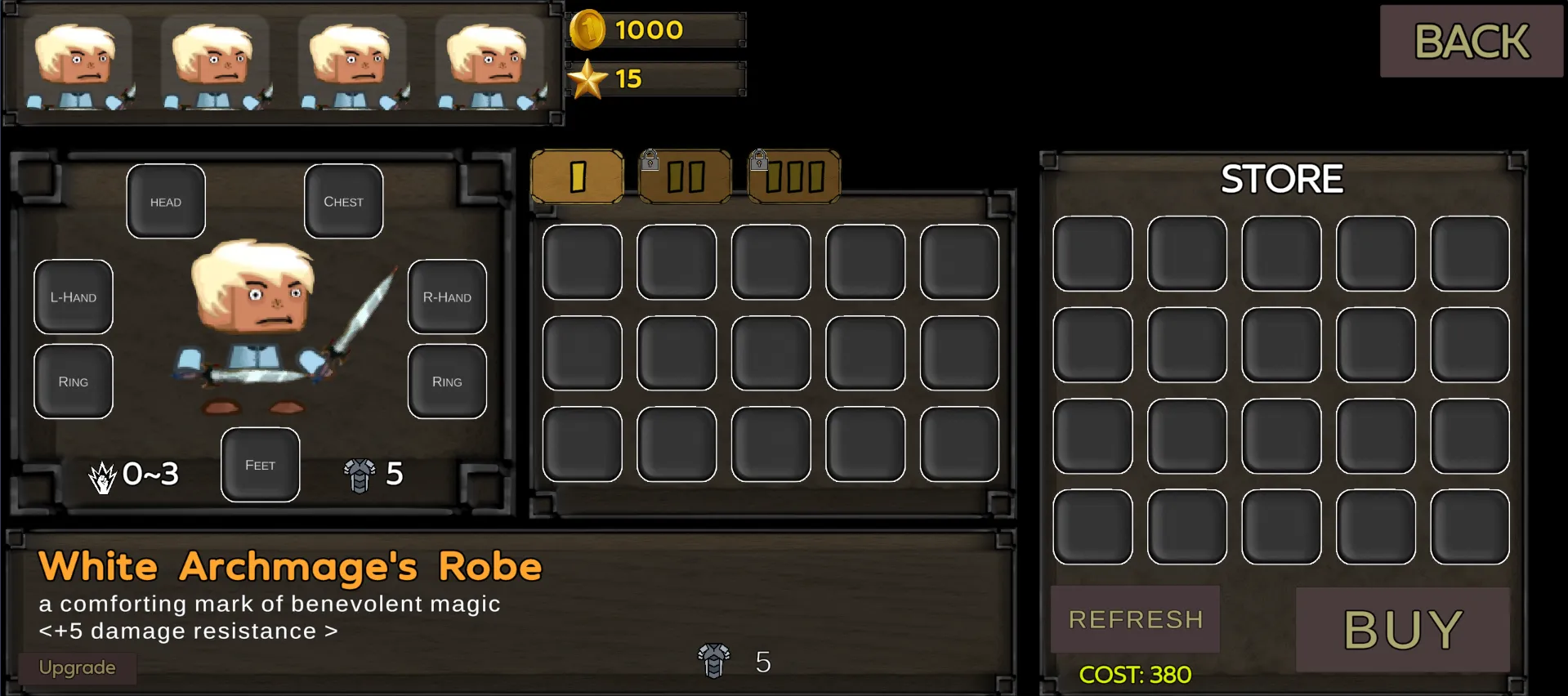1568x696 pixels.
Task: Click REFRESH to restock the store
Action: [x=1134, y=619]
